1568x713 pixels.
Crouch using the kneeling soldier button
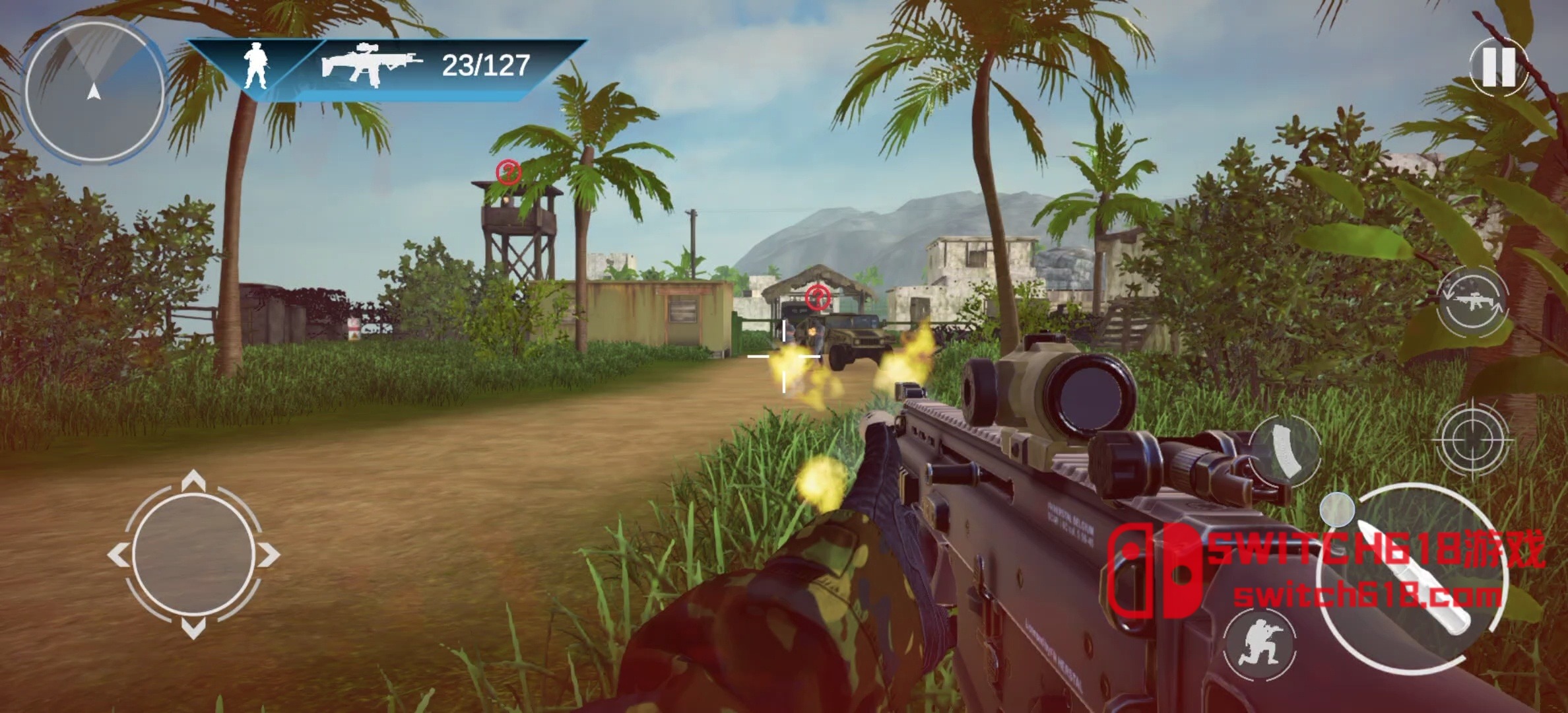pos(1259,644)
